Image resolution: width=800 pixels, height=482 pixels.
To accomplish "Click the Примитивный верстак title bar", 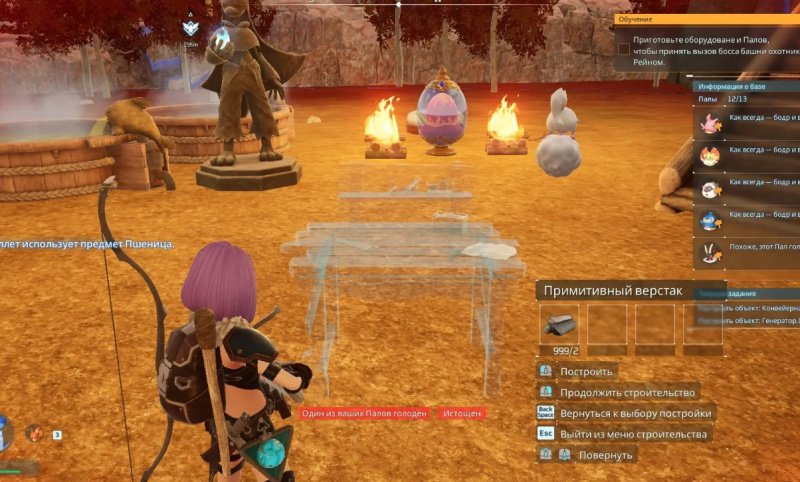I will (x=613, y=291).
